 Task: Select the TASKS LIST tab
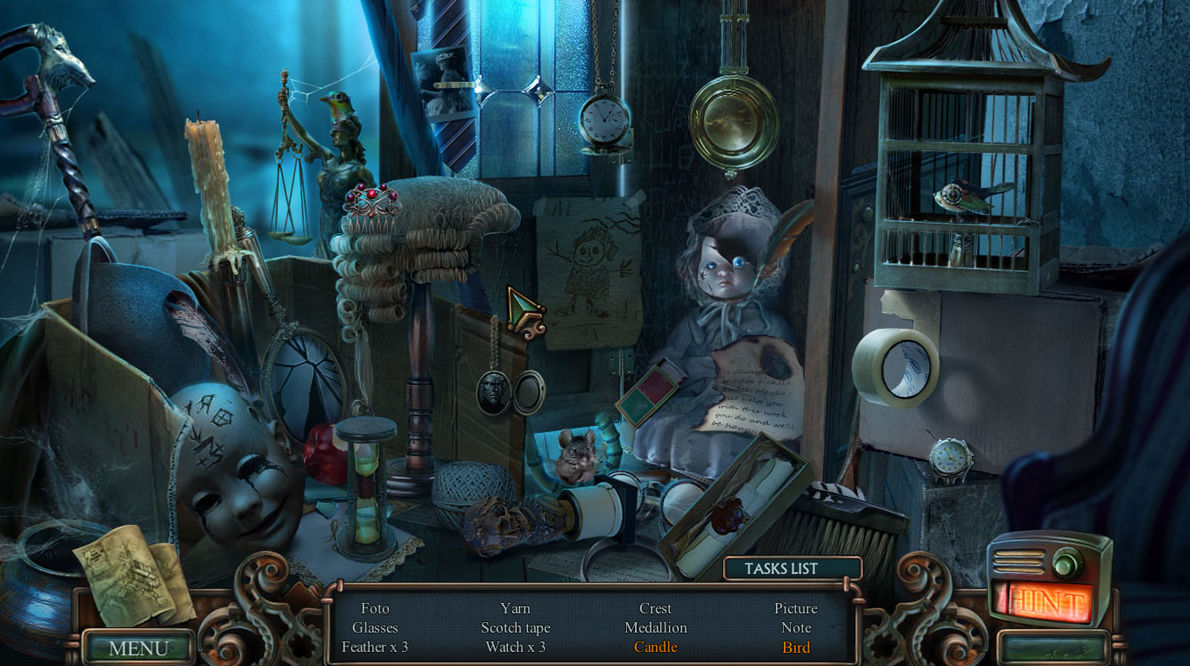(781, 568)
